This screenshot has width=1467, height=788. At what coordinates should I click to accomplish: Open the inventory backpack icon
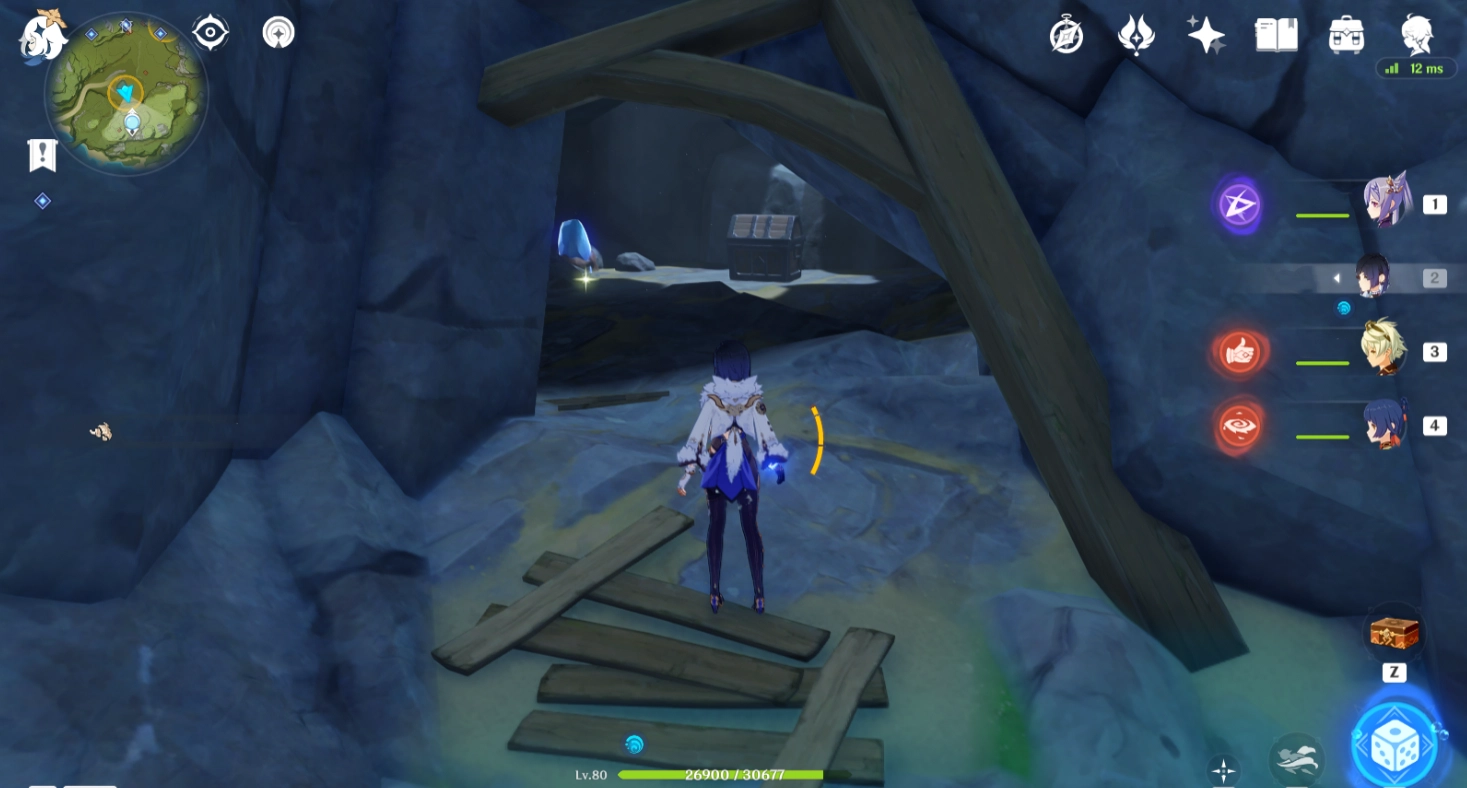1345,33
